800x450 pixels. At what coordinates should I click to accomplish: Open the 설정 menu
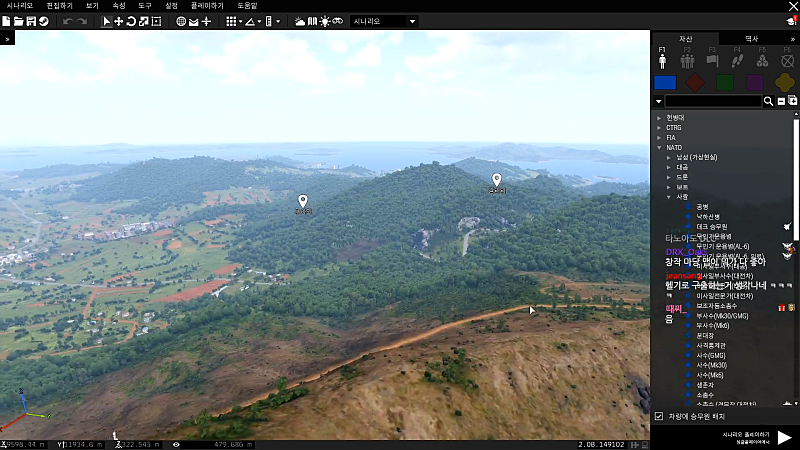[171, 5]
